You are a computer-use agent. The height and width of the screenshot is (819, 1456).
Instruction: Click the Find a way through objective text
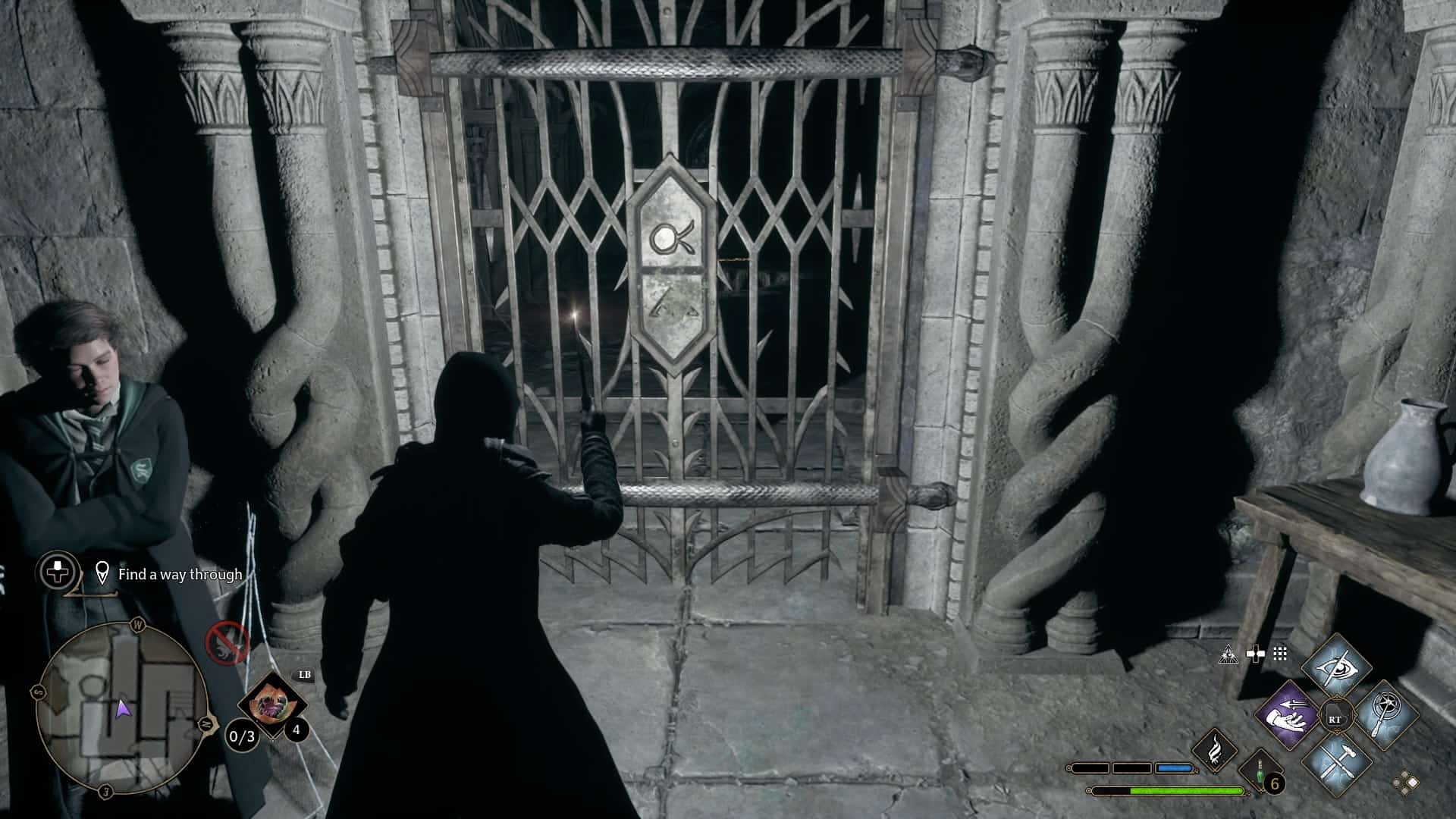point(178,575)
